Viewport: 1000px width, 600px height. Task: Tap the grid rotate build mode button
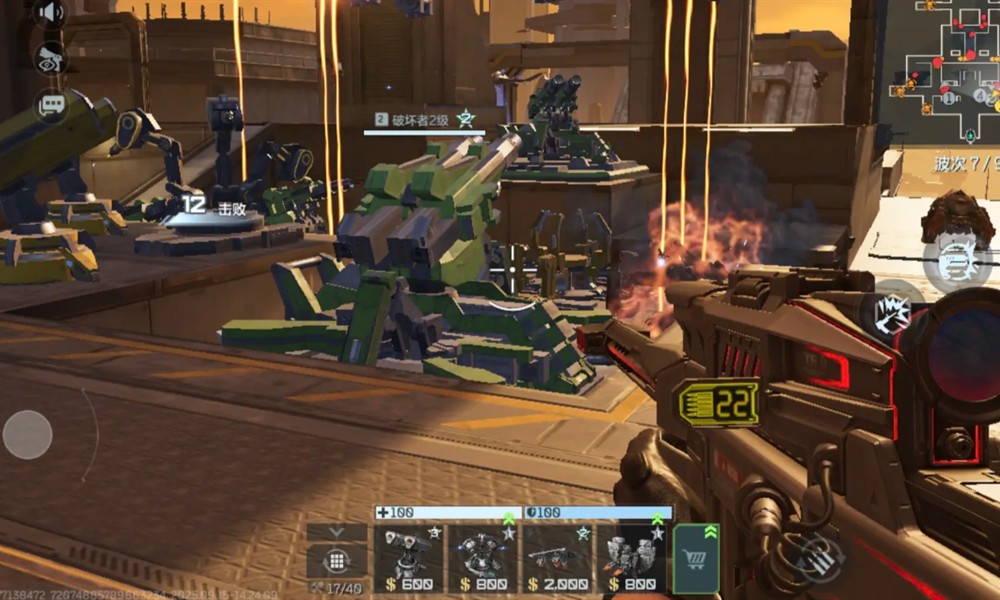(337, 562)
